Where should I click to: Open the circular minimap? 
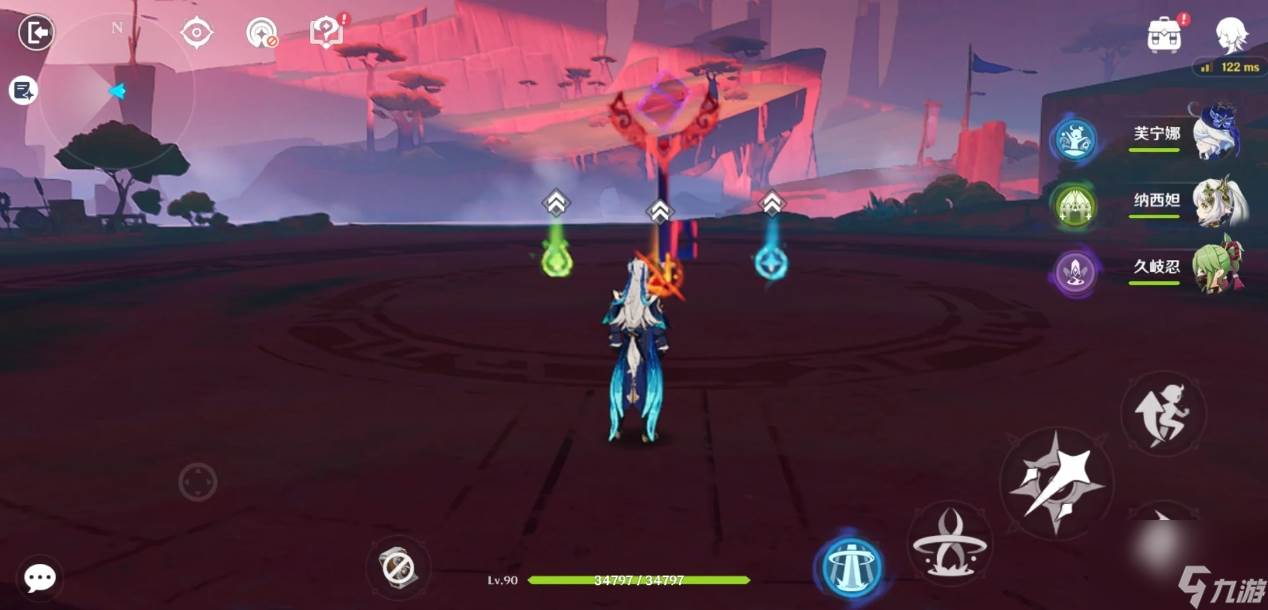click(x=117, y=92)
